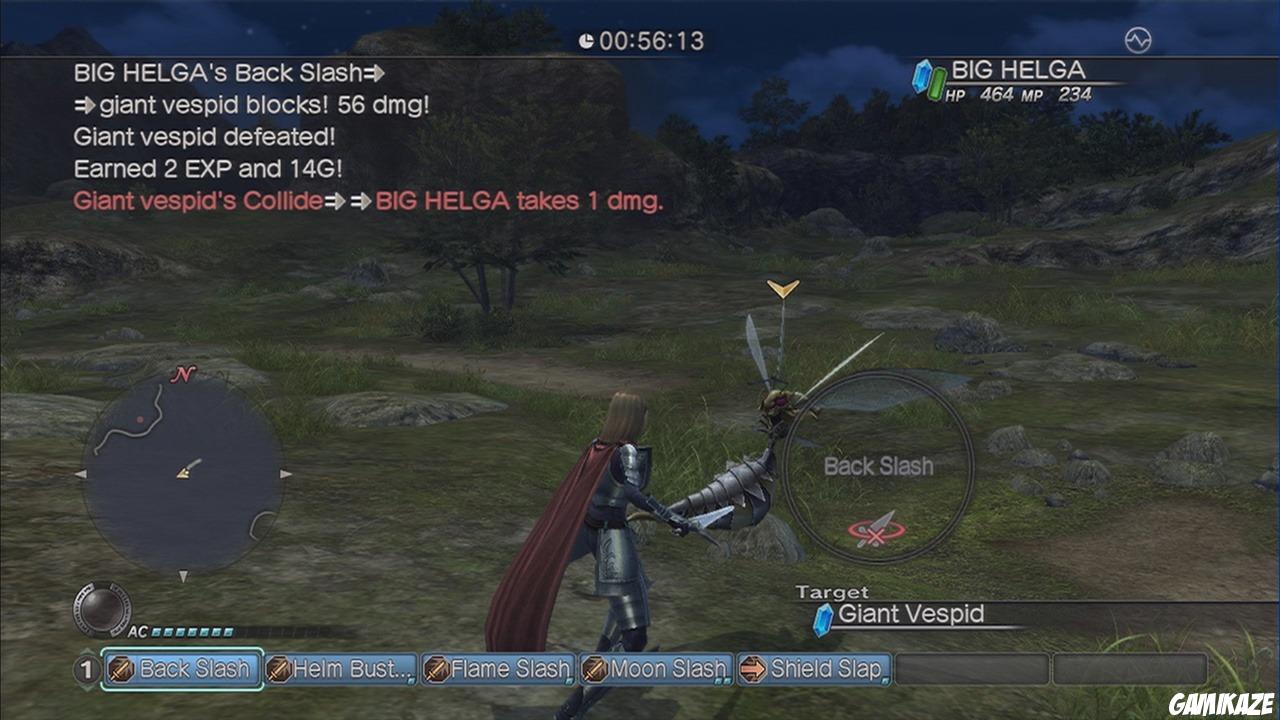Click the down arrow below the minimap
Image resolution: width=1280 pixels, height=720 pixels.
tap(183, 577)
